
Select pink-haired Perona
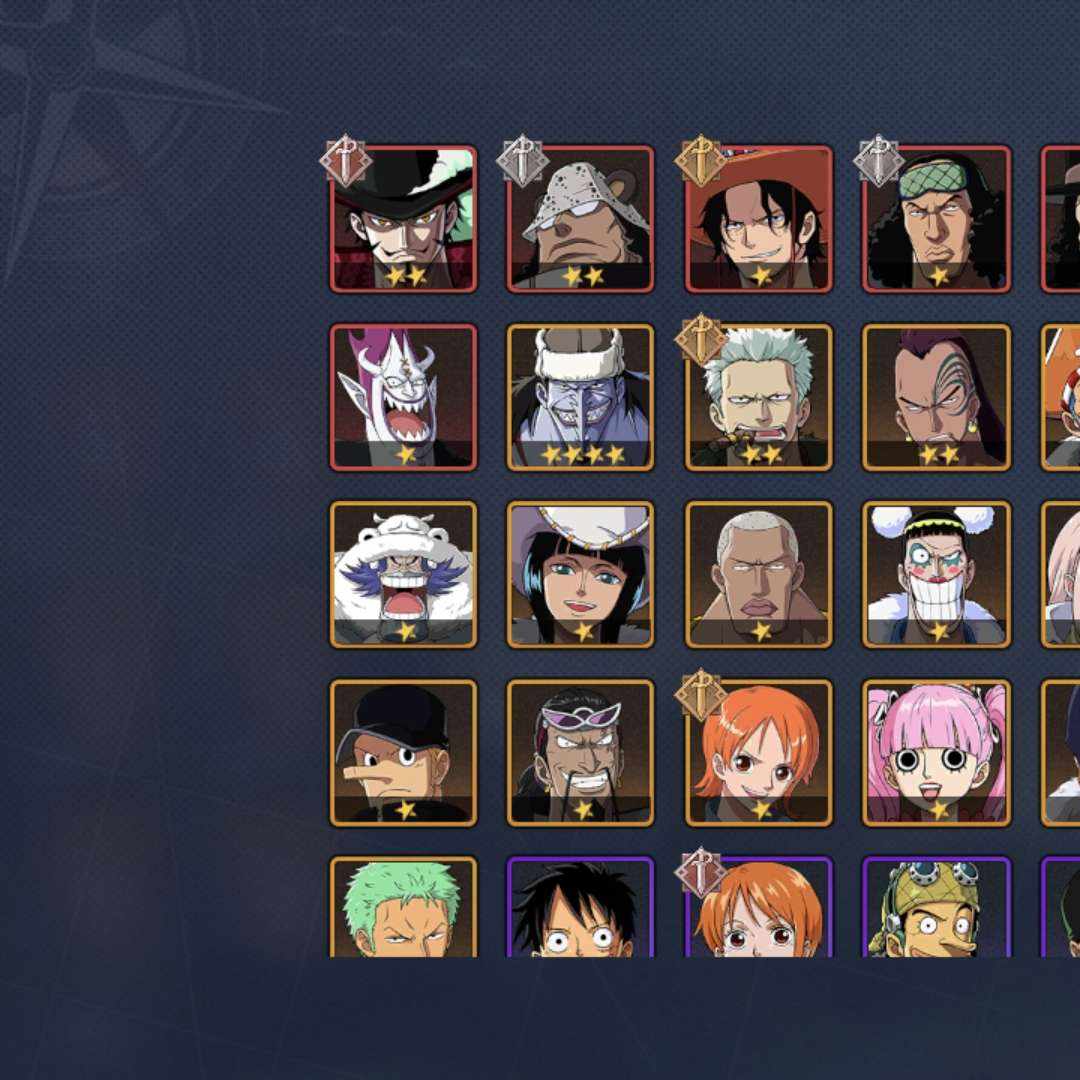936,752
